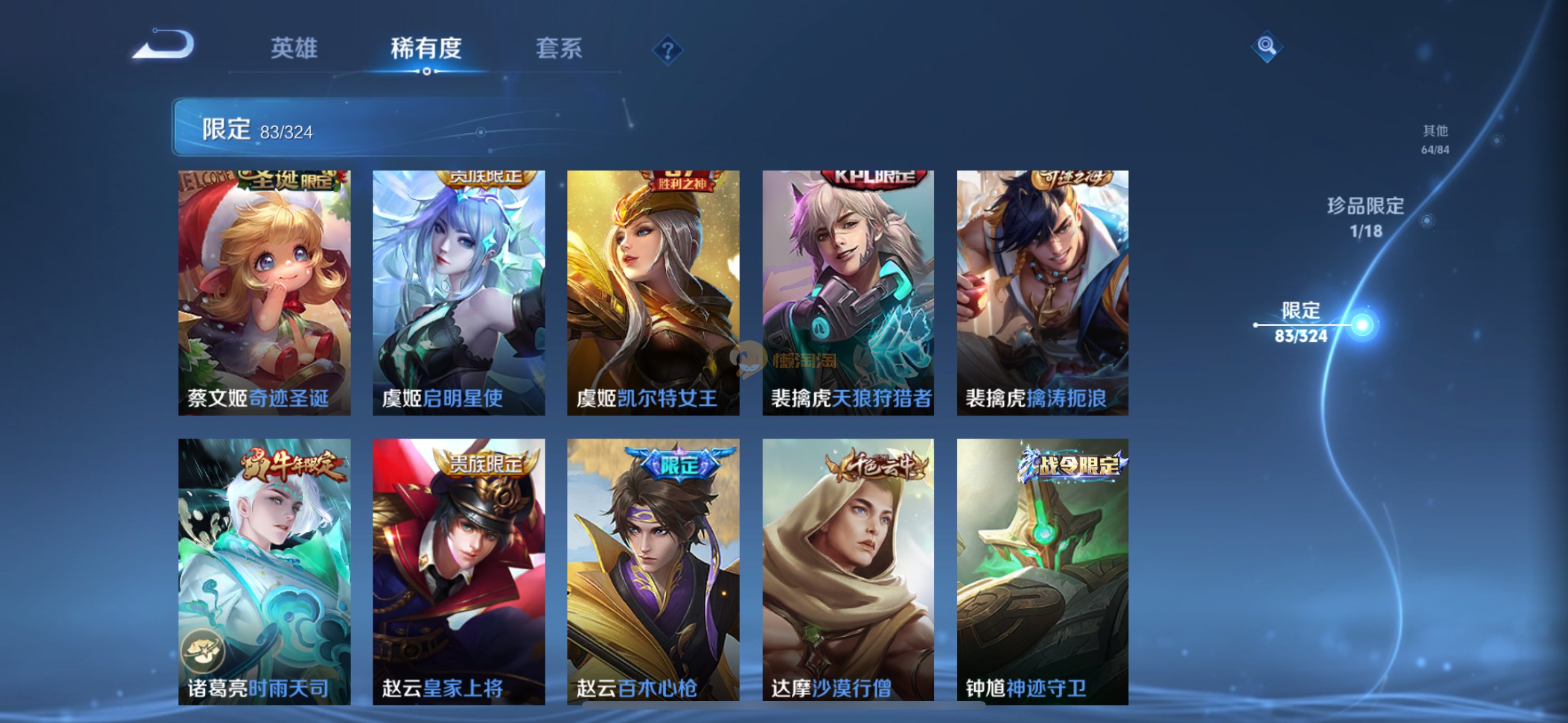This screenshot has height=723, width=1568.
Task: Open 虞姬 凯尔特女王 skin card
Action: point(653,293)
